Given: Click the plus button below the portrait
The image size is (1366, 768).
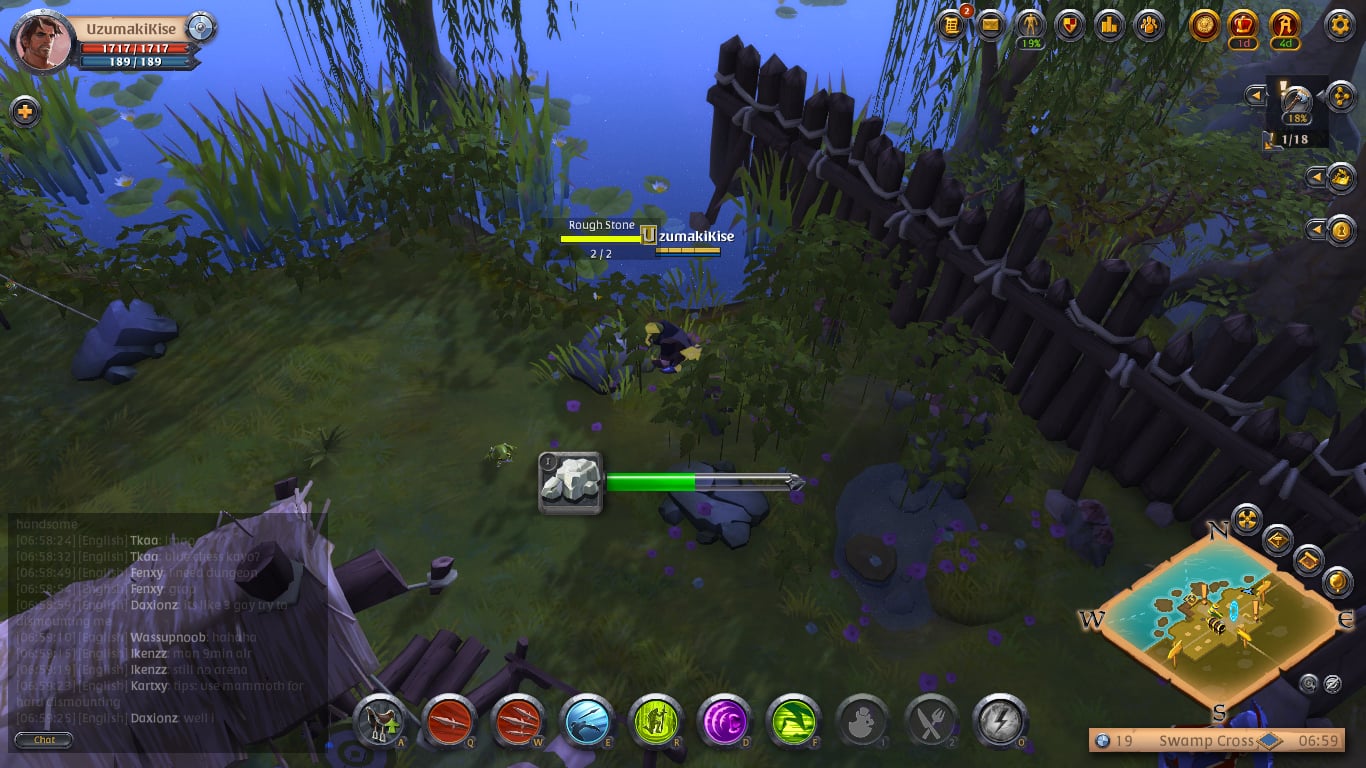Looking at the screenshot, I should (x=25, y=111).
